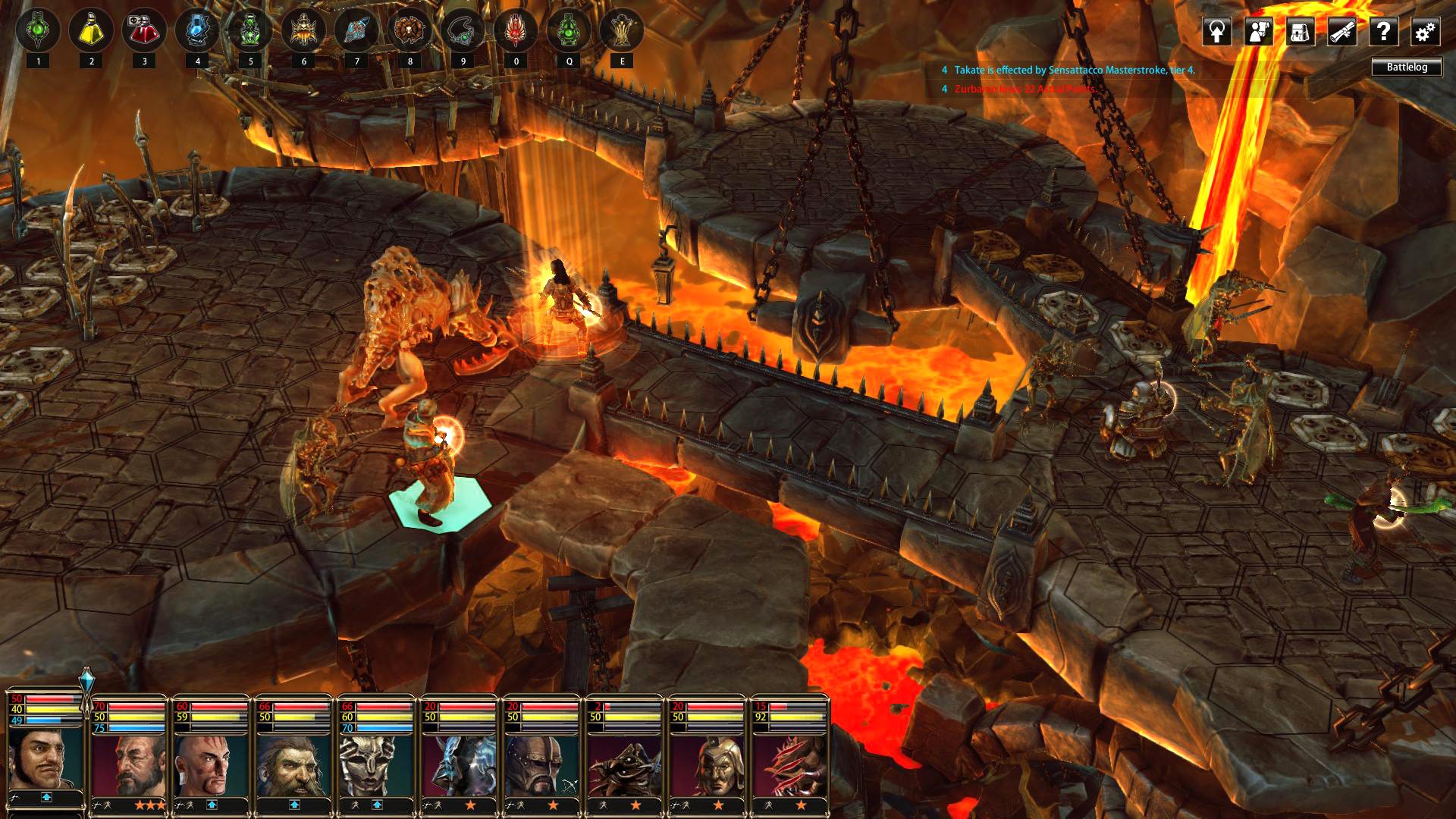Select the golden statue item in slot E
1456x819 pixels.
[622, 30]
